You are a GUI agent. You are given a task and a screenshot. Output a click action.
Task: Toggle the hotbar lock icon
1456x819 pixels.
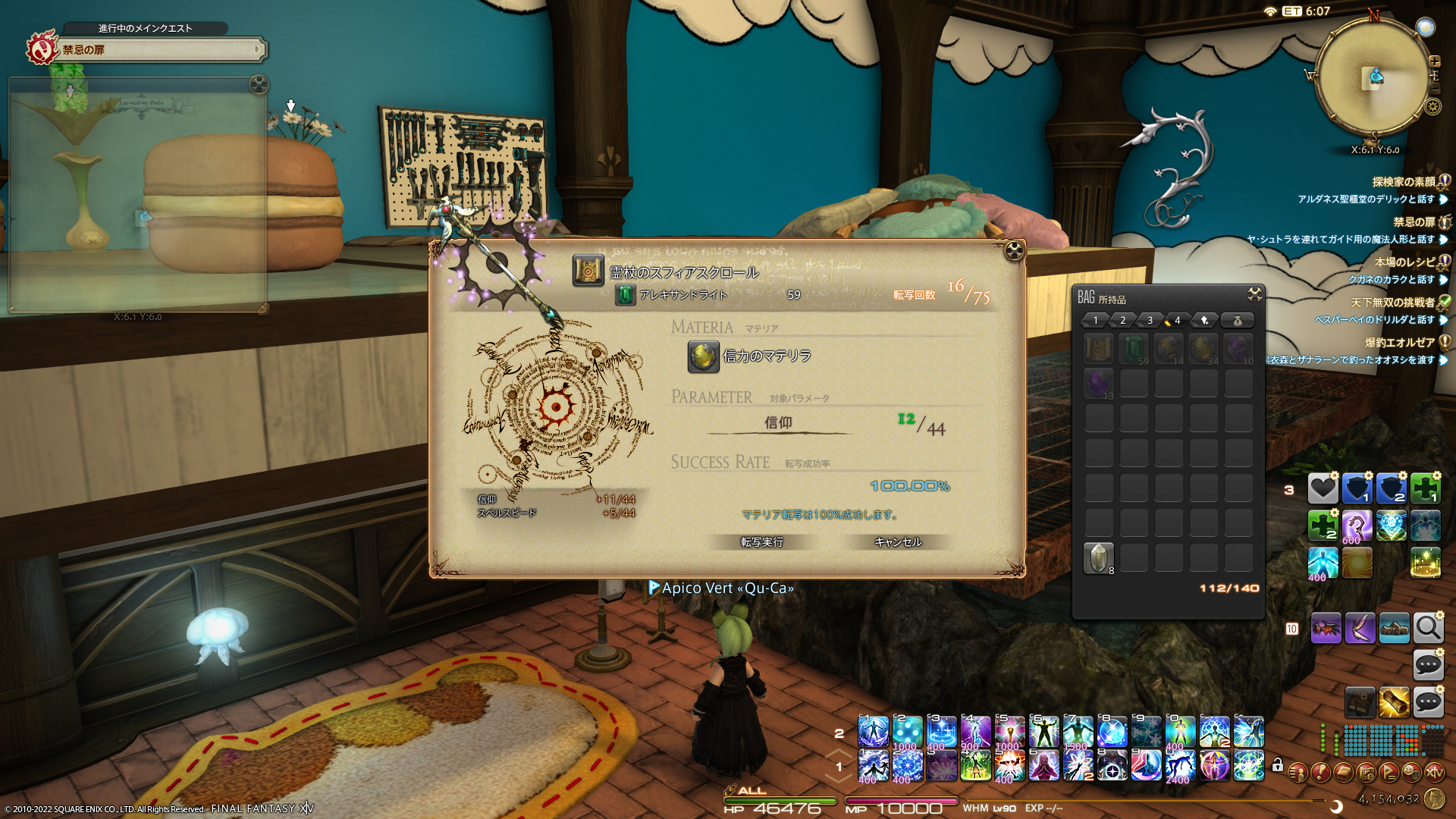1277,765
